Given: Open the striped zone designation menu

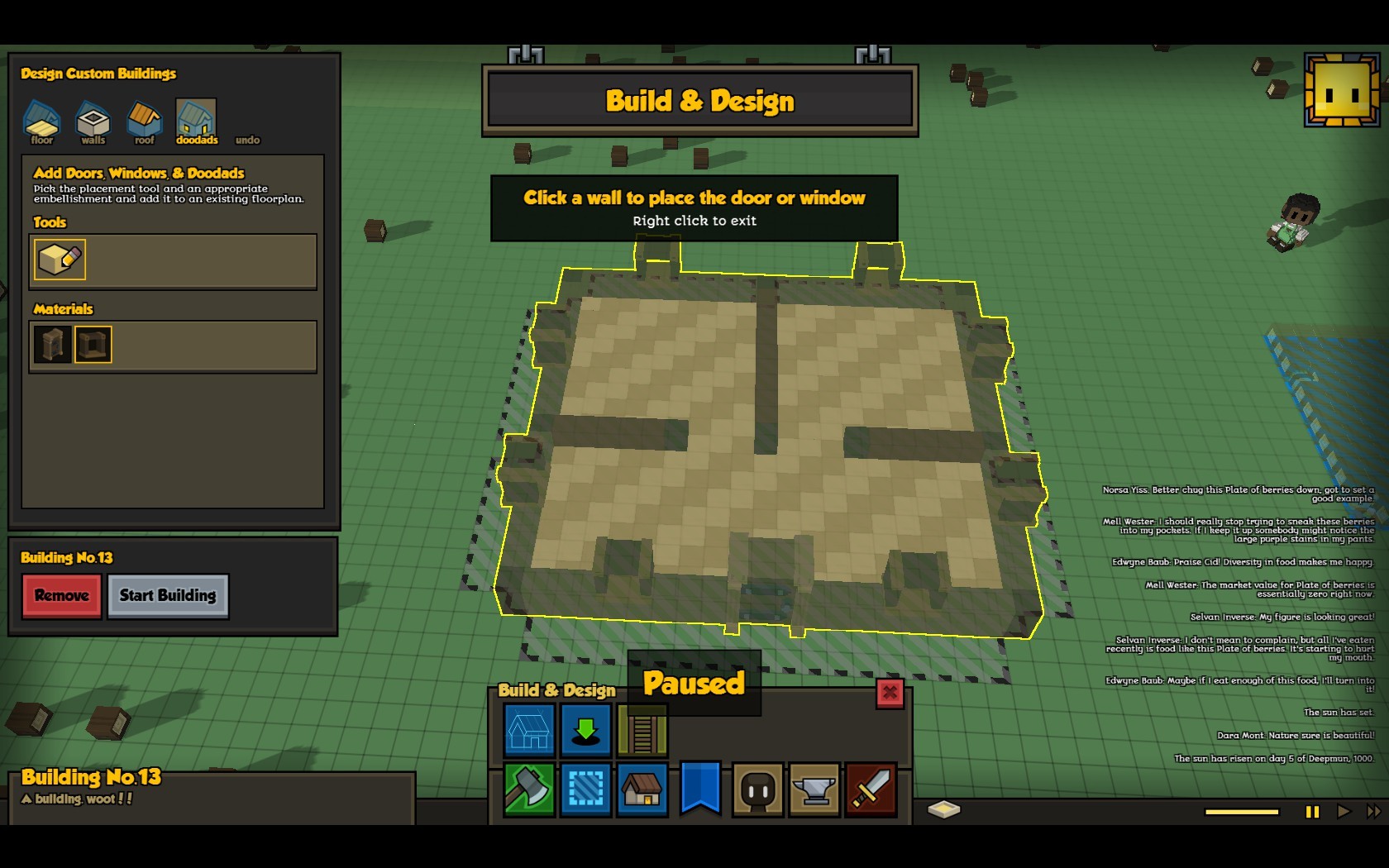Looking at the screenshot, I should [585, 790].
